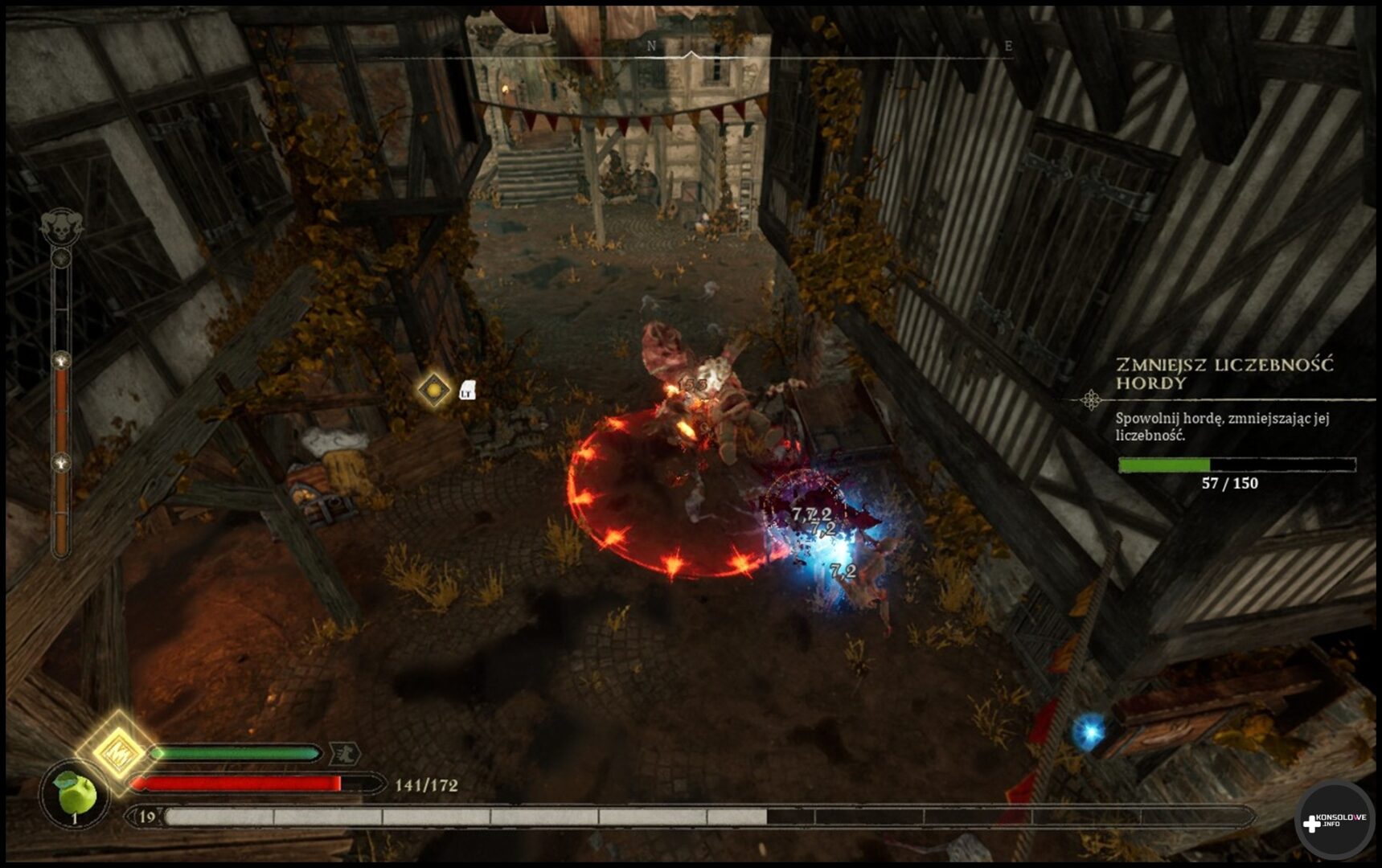Use the green apple consumable slot

coord(75,794)
